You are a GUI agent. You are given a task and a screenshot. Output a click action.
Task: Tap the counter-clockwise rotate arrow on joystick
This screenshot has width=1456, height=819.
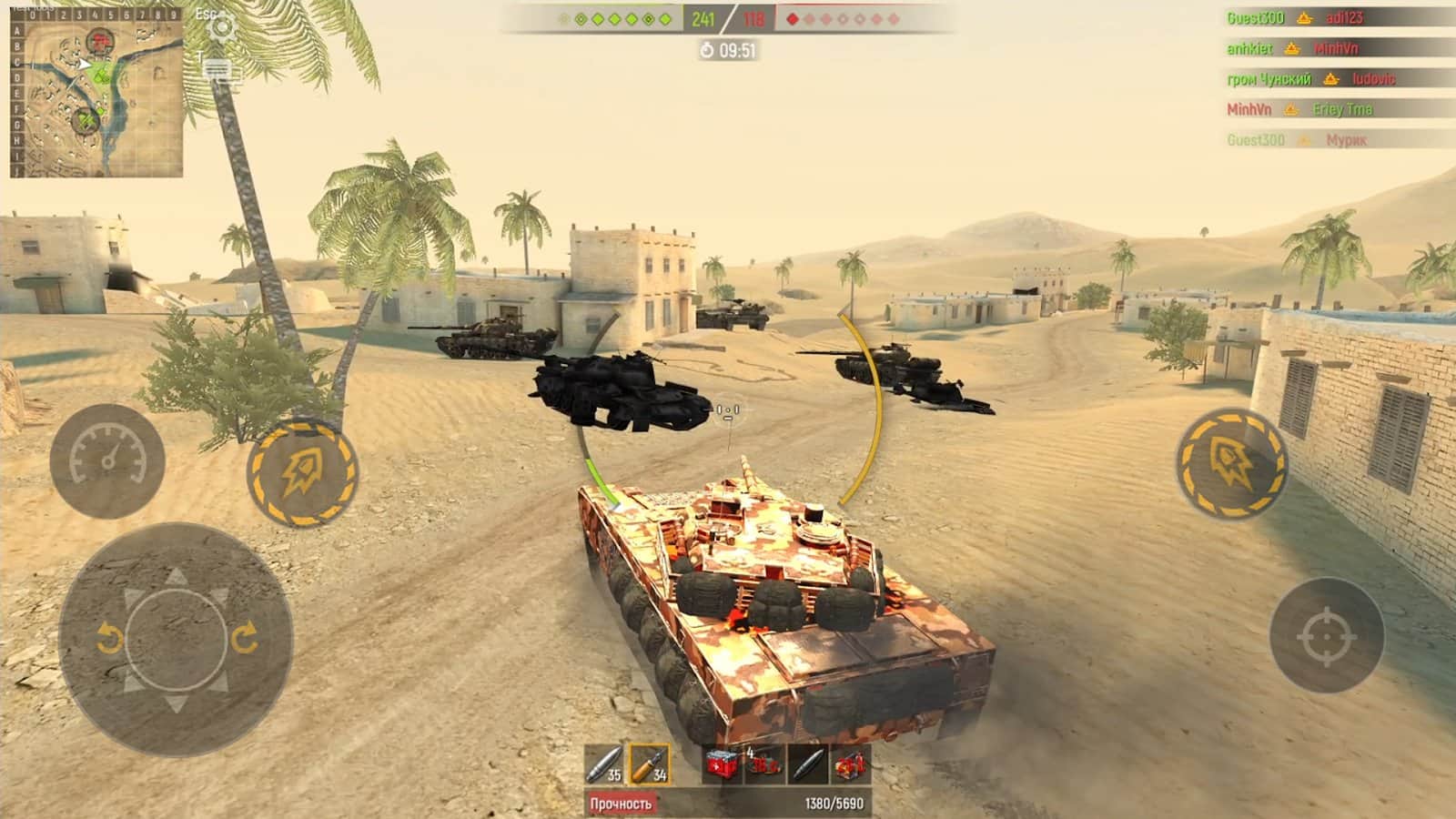pyautogui.click(x=109, y=639)
